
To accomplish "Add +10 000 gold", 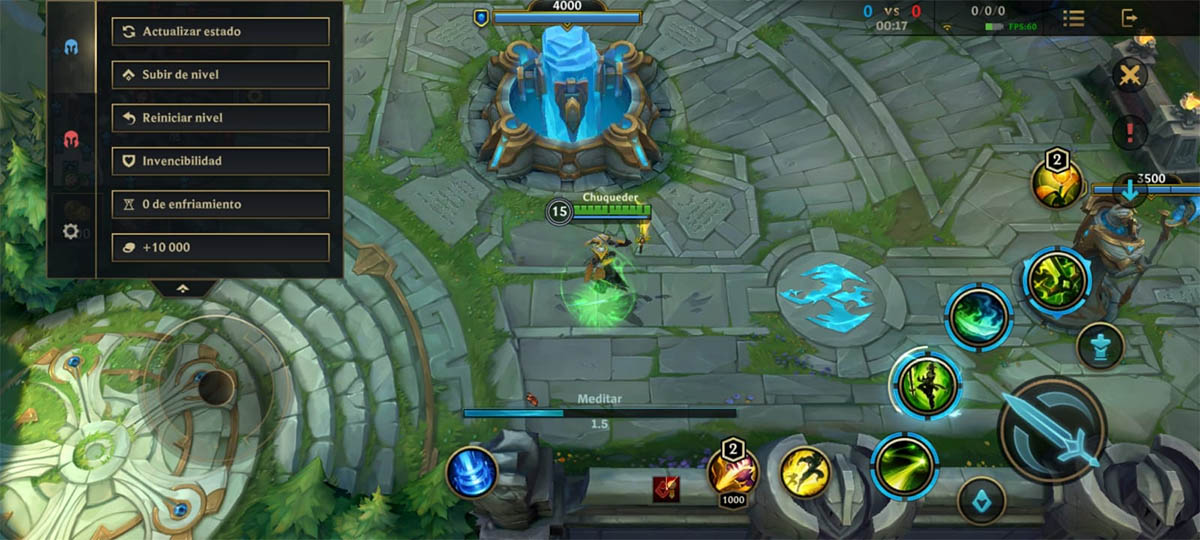I will pyautogui.click(x=220, y=247).
